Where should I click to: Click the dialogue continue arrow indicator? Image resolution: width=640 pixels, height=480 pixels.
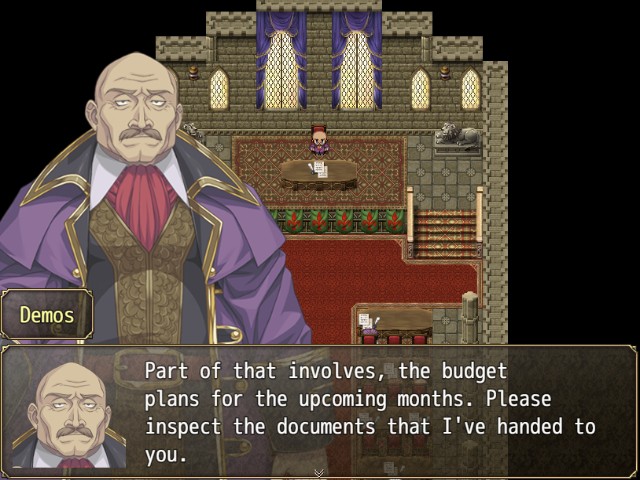(319, 472)
